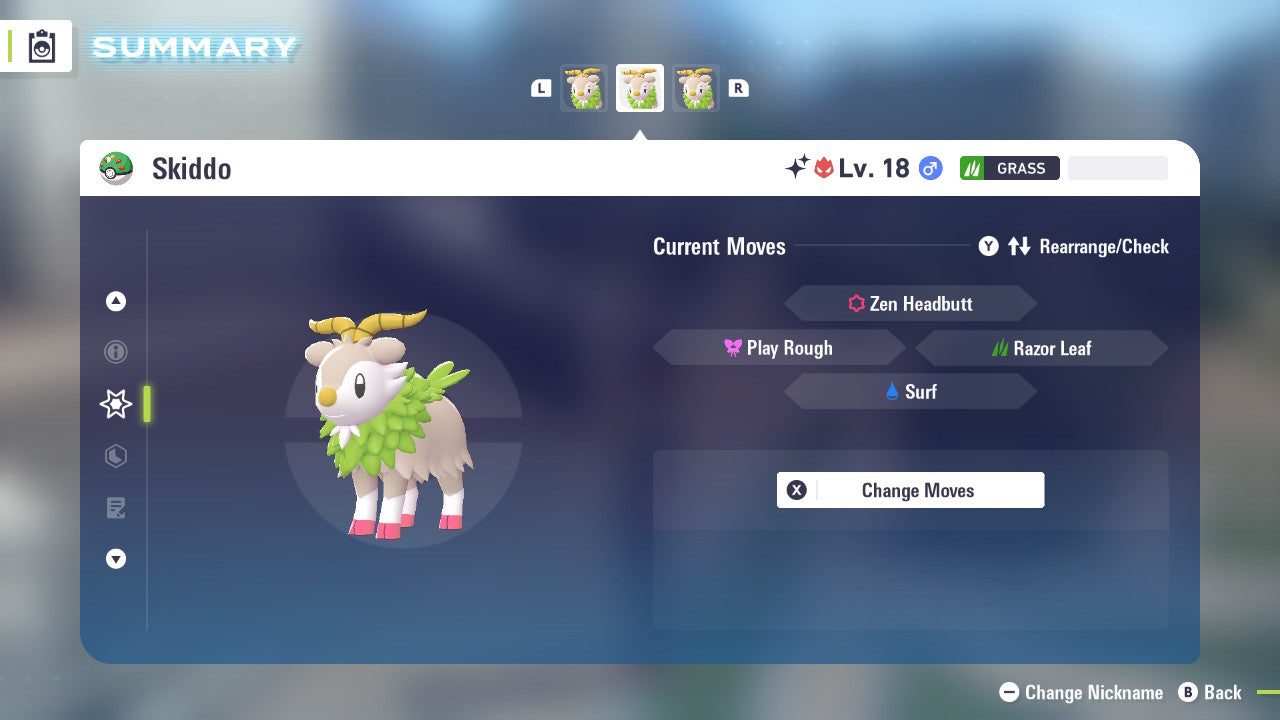Select Razor Leaf in the moves list
The width and height of the screenshot is (1280, 720).
point(1042,347)
